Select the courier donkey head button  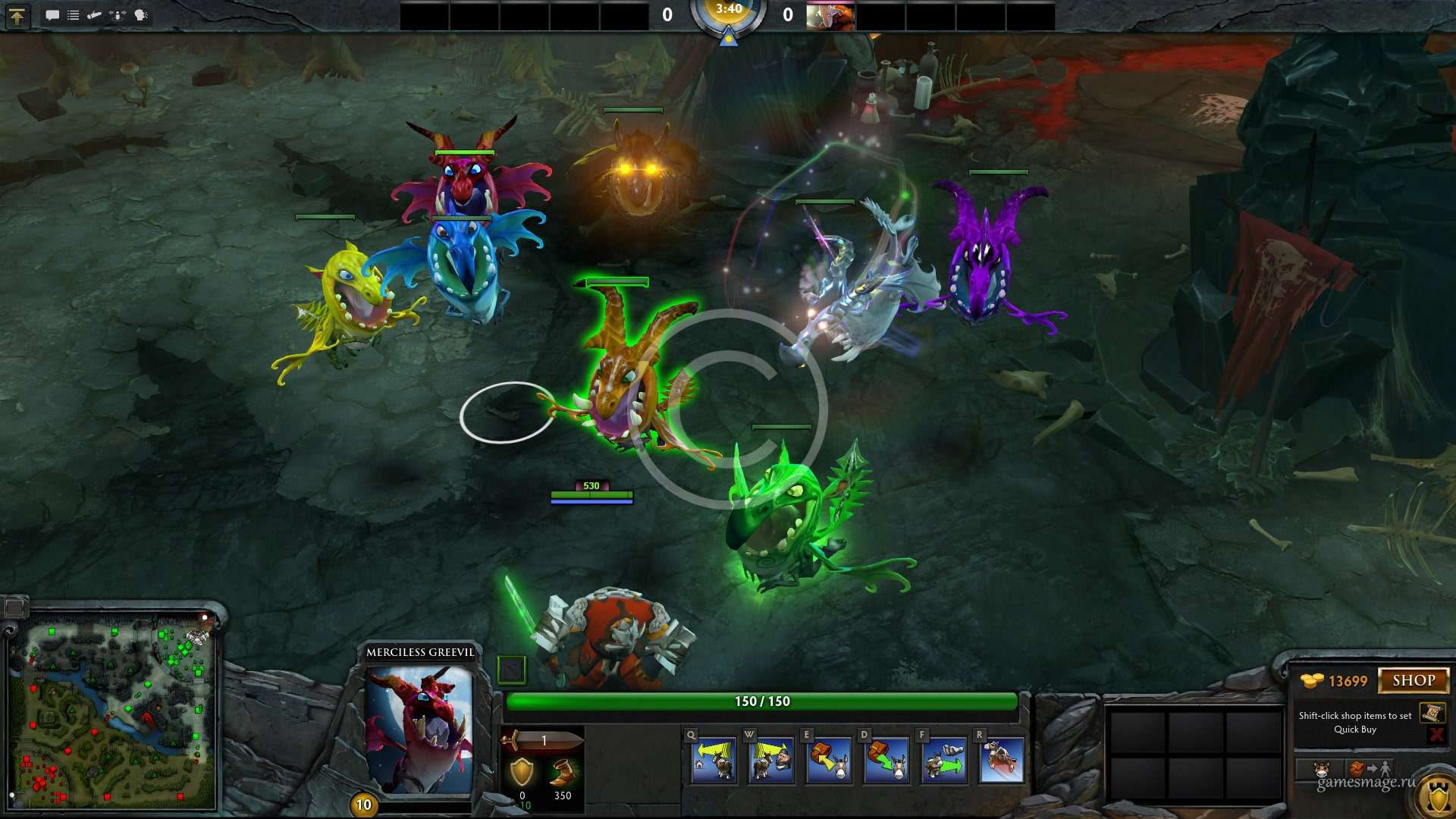(x=1322, y=769)
